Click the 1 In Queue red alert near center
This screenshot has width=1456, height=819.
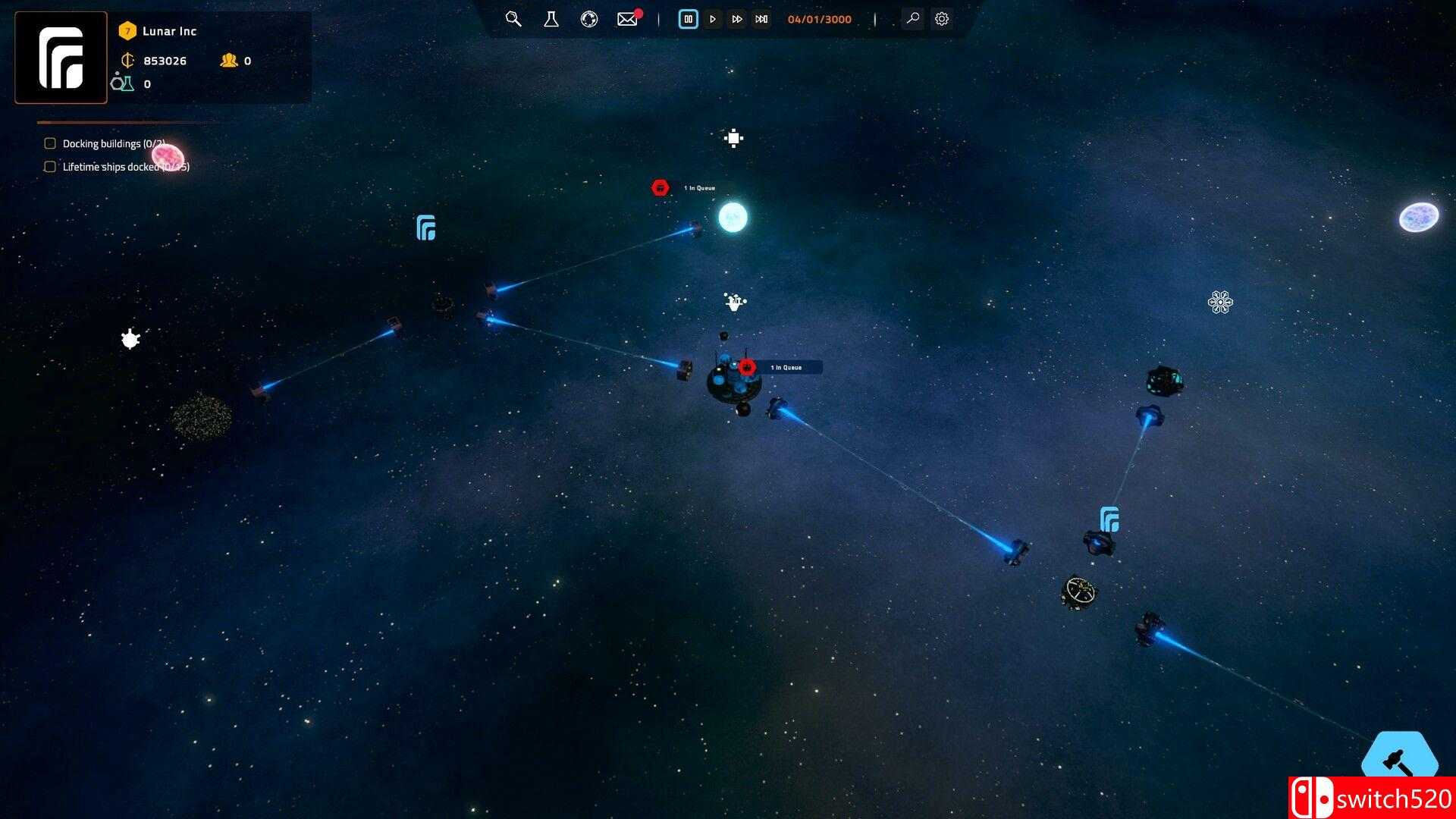pyautogui.click(x=748, y=366)
